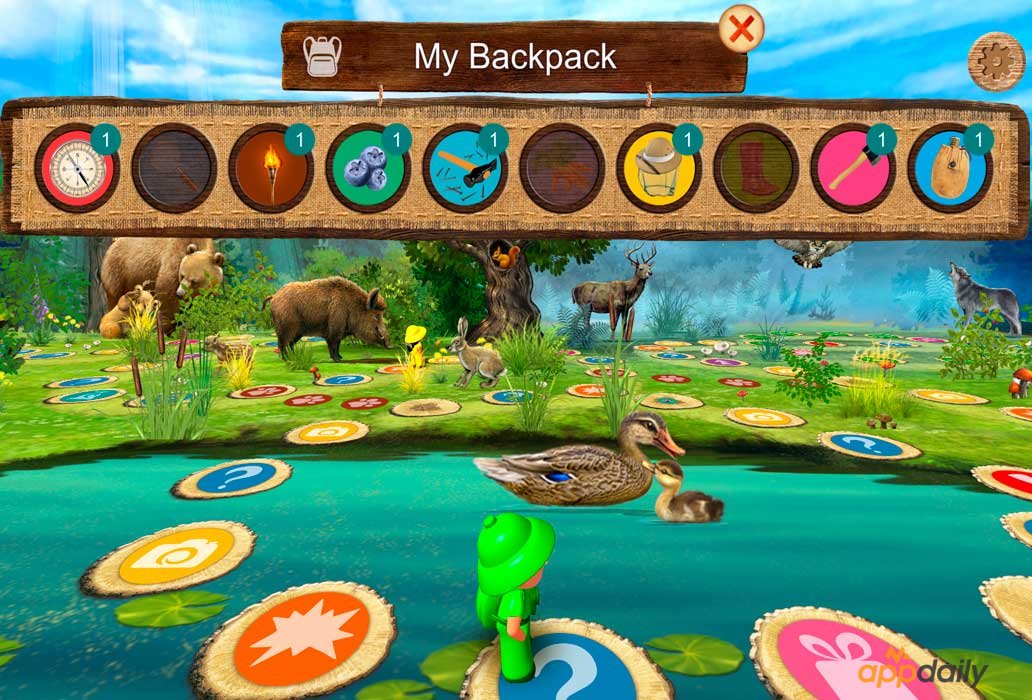The width and height of the screenshot is (1032, 700).
Task: Close the My Backpack panel
Action: pos(741,30)
